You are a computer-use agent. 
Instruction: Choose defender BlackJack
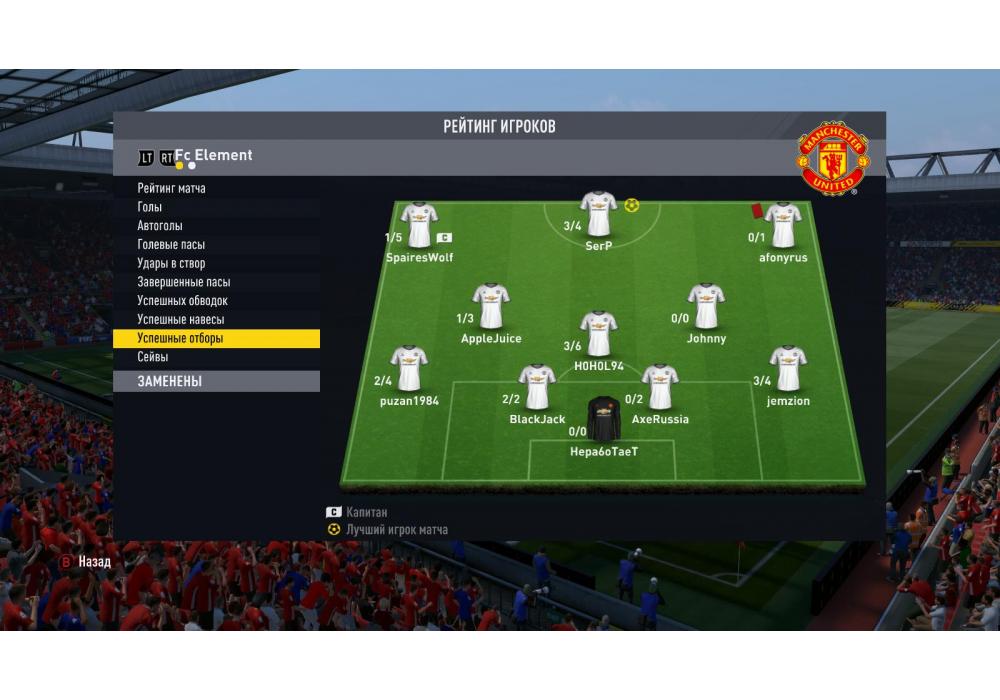tap(537, 387)
